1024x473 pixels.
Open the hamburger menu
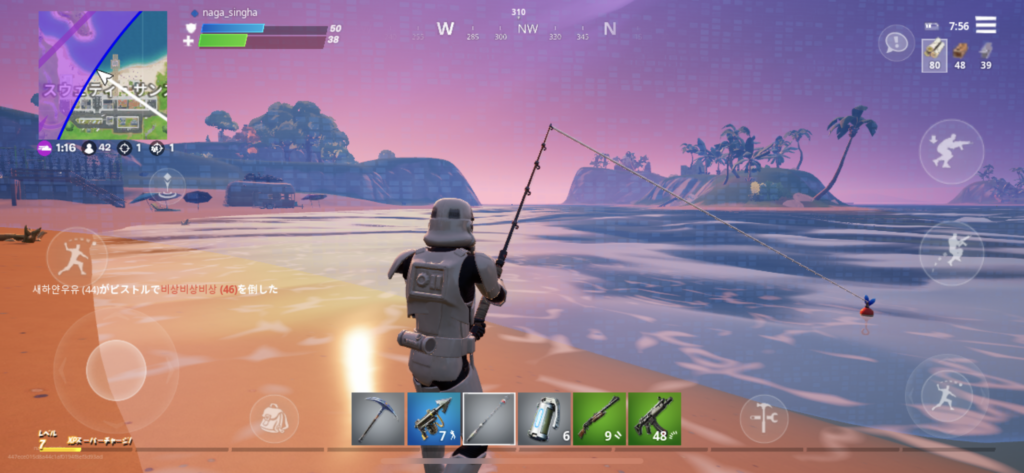(x=986, y=25)
